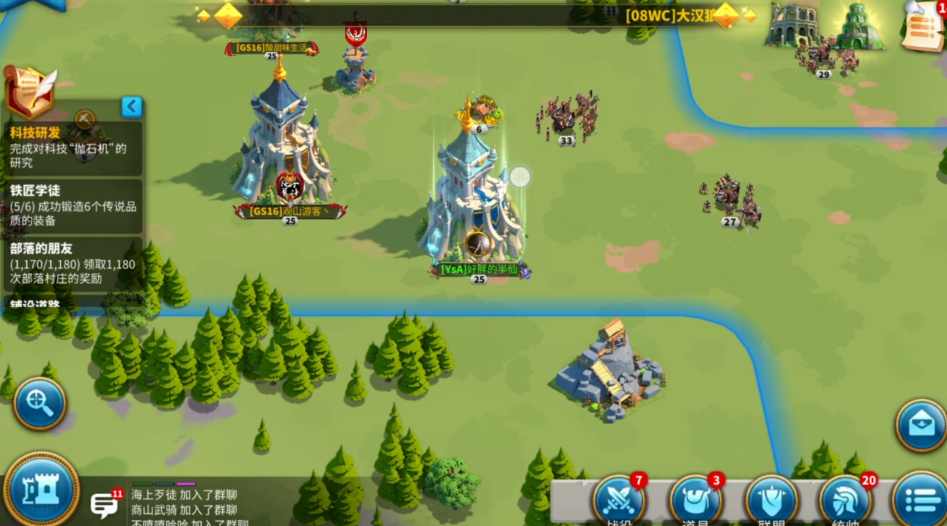Viewport: 947px width, 526px height.
Task: Open the 铁匠学徒 blacksmith quest
Action: tap(72, 205)
